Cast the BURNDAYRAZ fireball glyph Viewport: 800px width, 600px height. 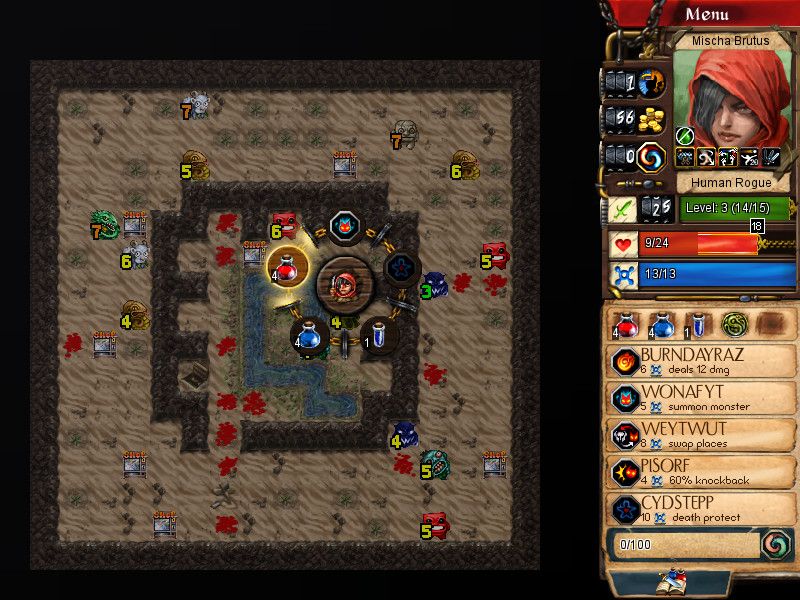pyautogui.click(x=703, y=361)
